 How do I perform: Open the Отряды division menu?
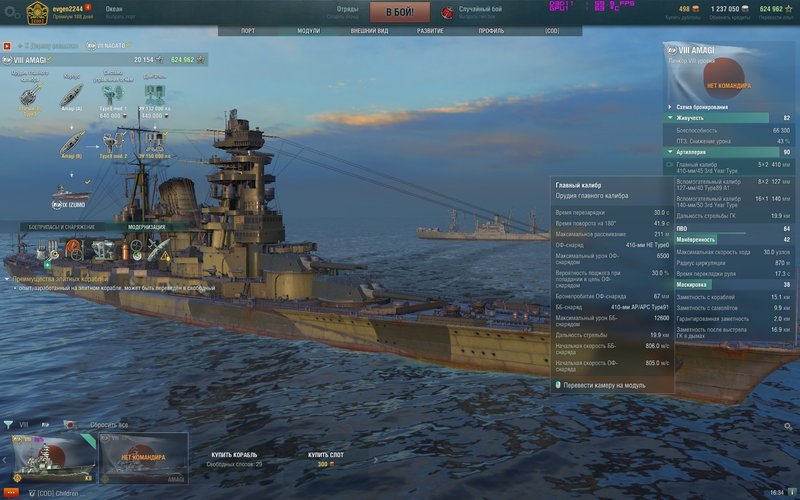pyautogui.click(x=348, y=12)
